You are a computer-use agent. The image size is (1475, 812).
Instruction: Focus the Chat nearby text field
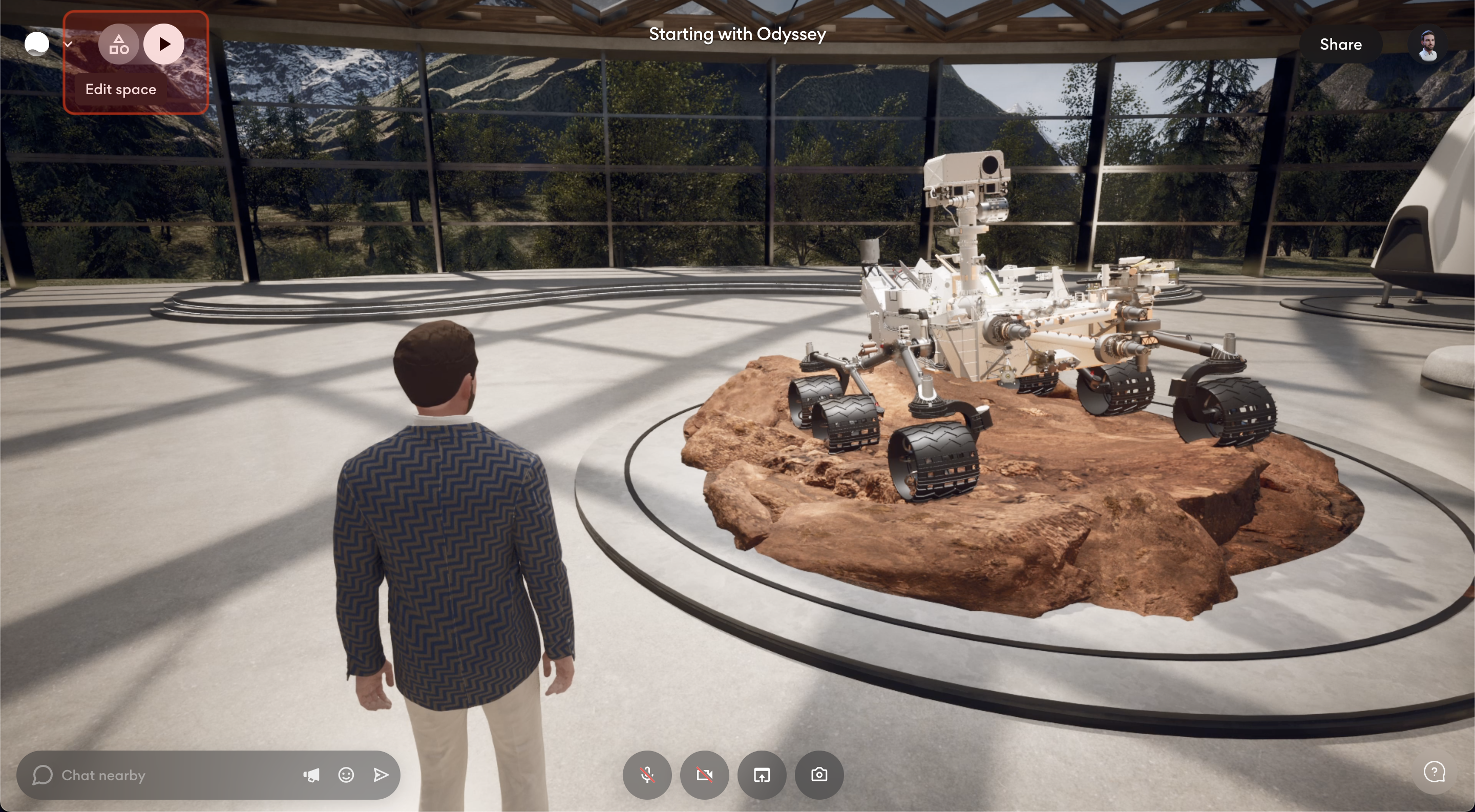click(x=172, y=775)
